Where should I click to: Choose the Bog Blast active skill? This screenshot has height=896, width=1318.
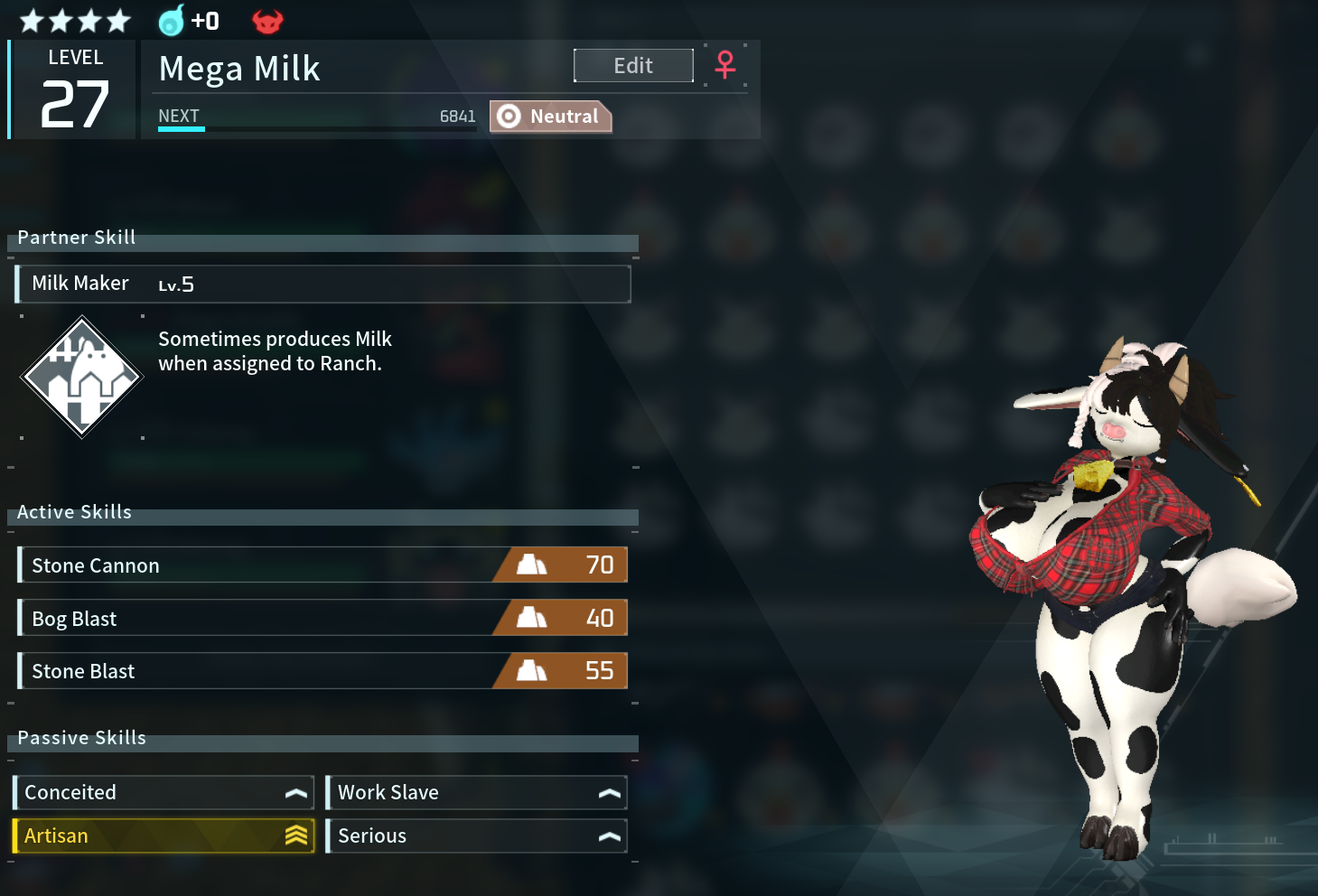pos(322,619)
